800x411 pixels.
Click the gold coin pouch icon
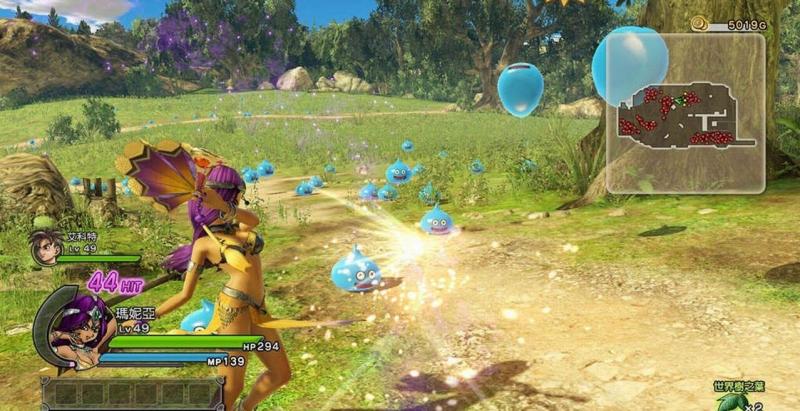click(700, 23)
